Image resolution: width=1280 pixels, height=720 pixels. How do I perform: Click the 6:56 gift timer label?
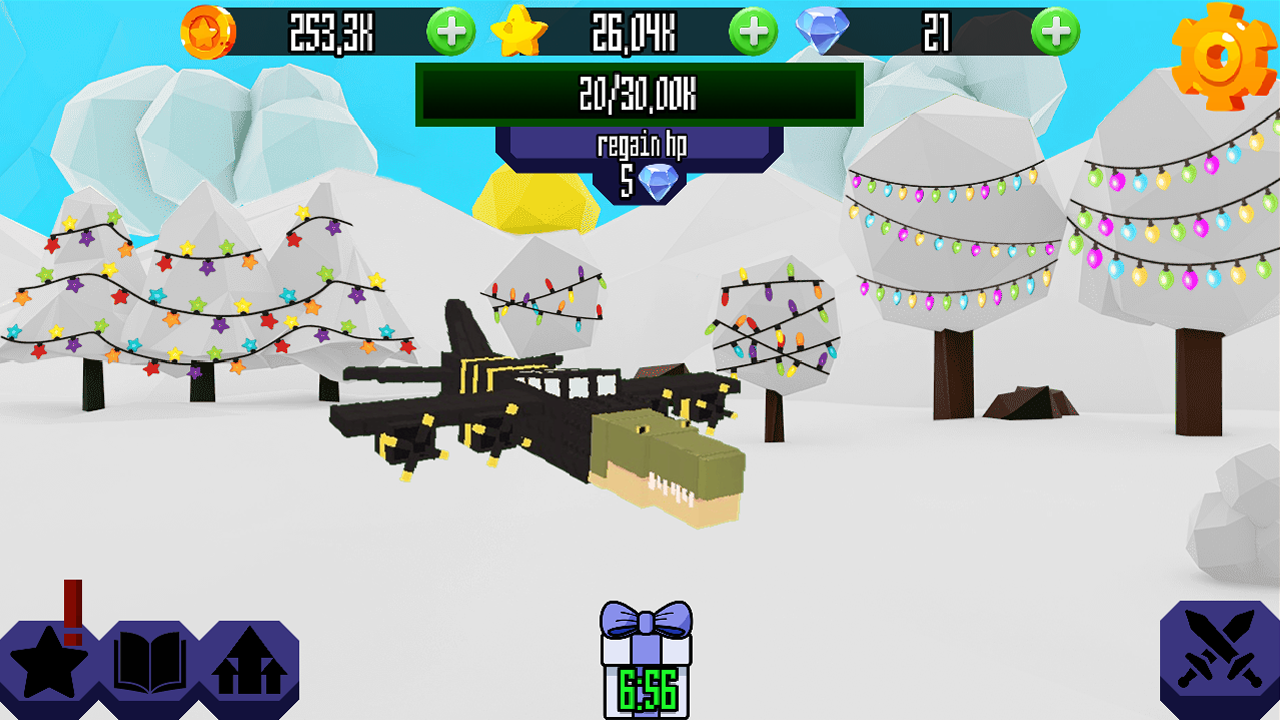tap(646, 692)
